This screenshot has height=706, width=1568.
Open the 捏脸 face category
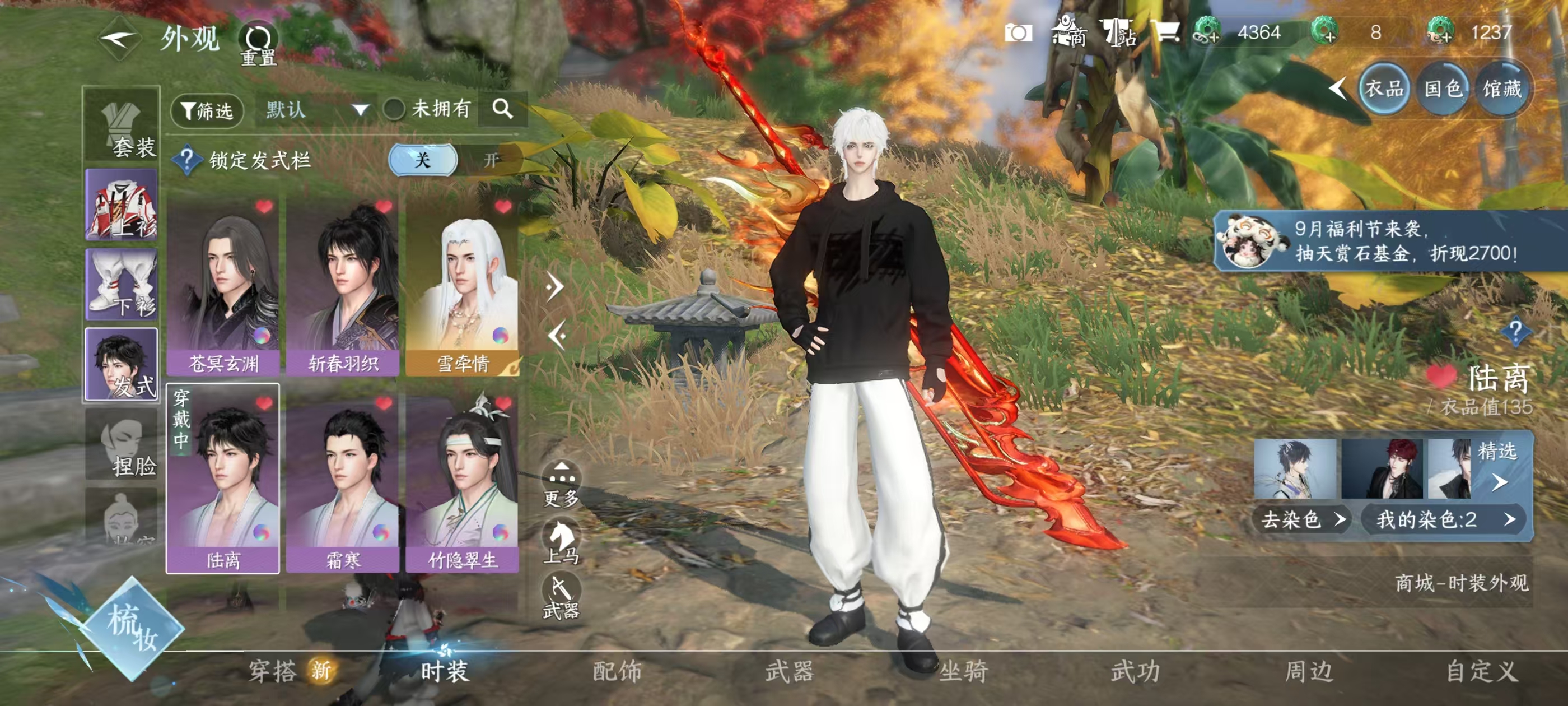[122, 445]
